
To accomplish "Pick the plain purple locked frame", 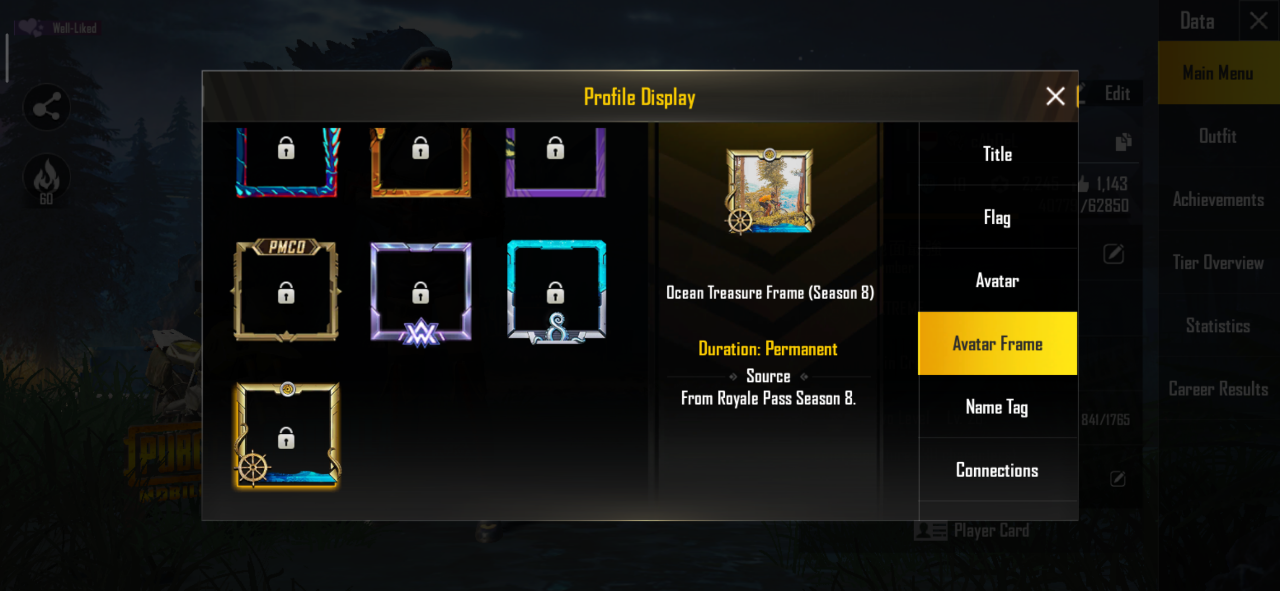I will point(555,160).
